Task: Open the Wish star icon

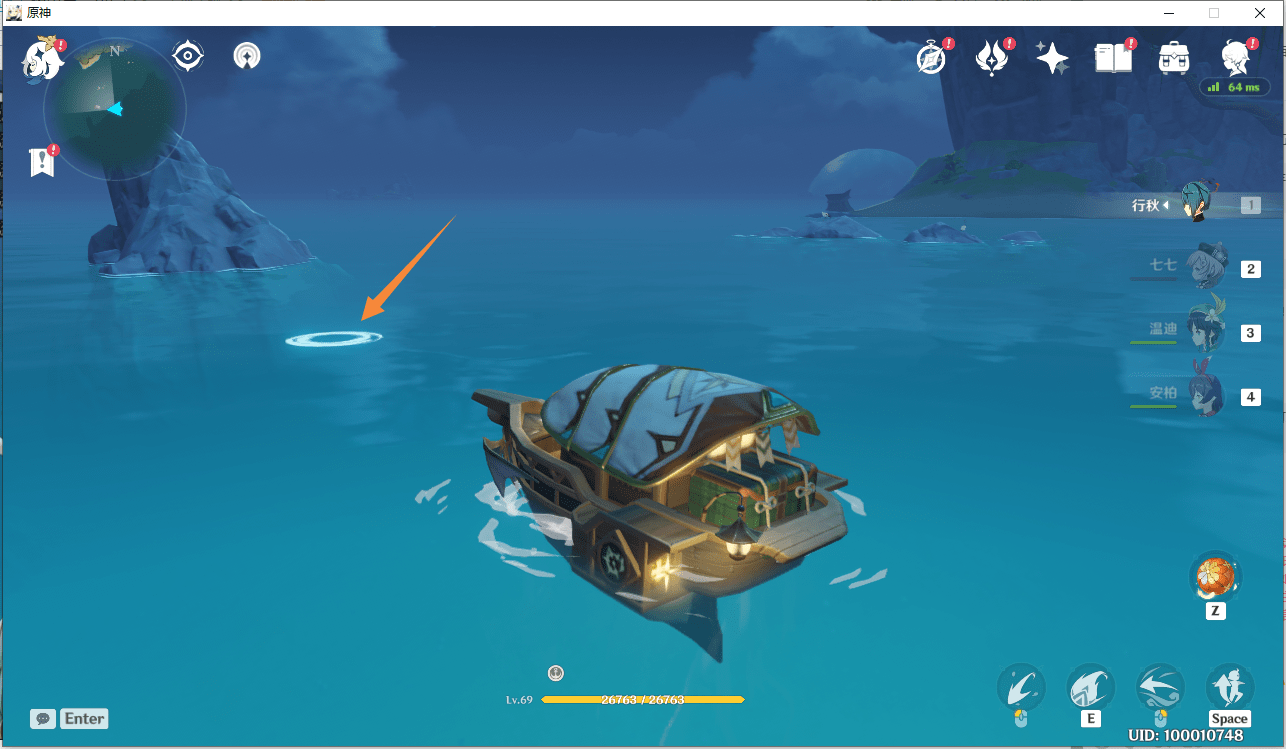Action: [x=1052, y=59]
